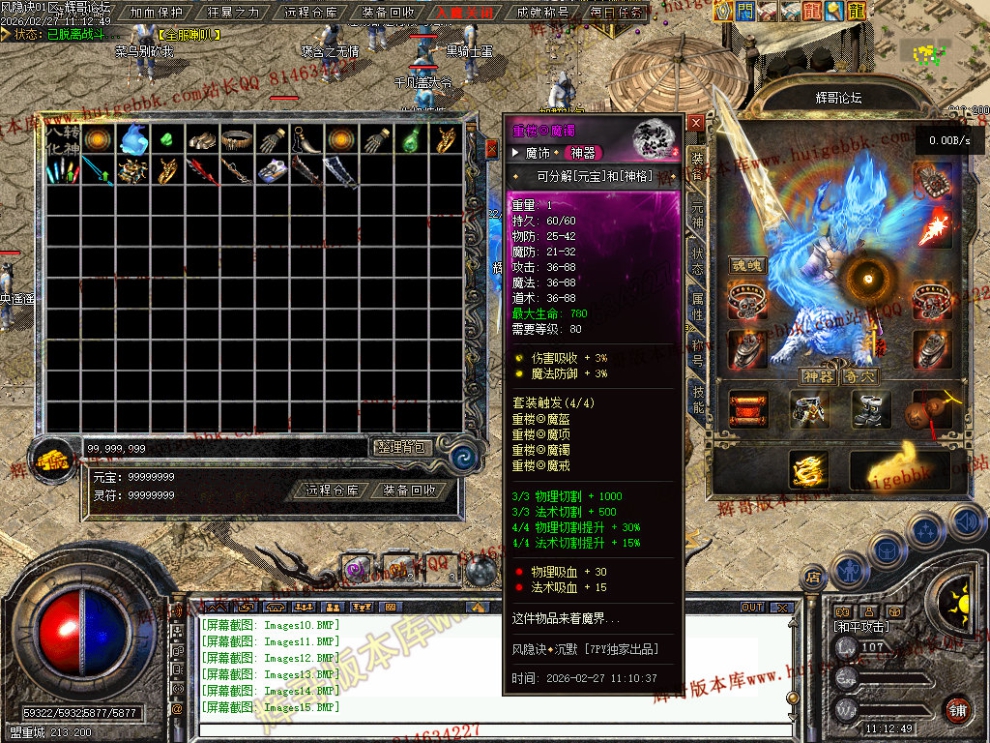990x743 pixels.
Task: Select the green potion bottle in bag
Action: pyautogui.click(x=410, y=140)
